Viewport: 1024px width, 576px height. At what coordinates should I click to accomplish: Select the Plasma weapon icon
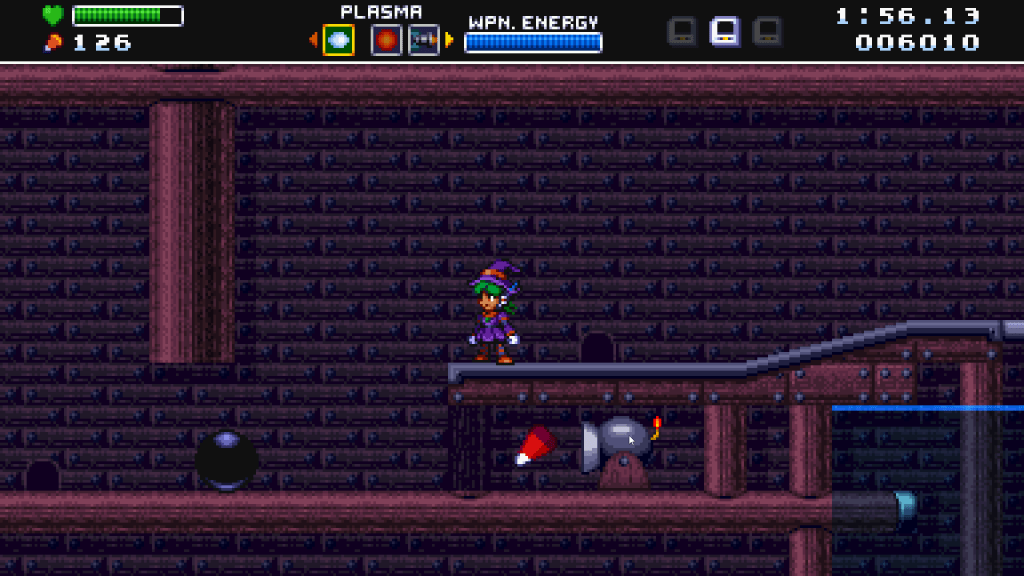(338, 40)
